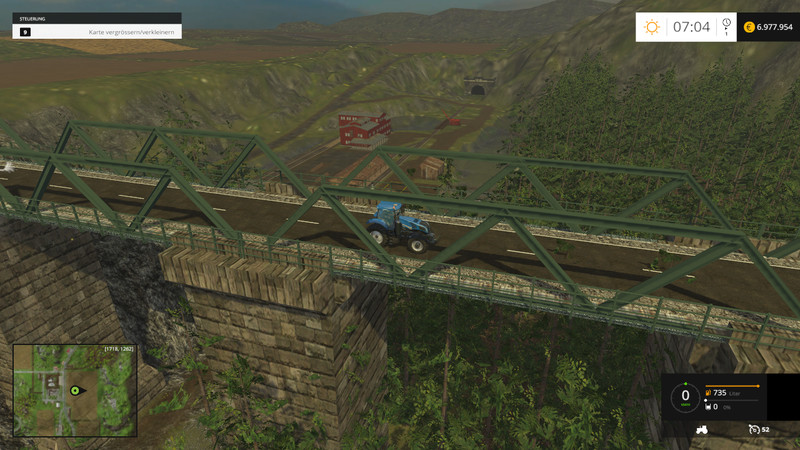Open the minimap

pos(74,390)
